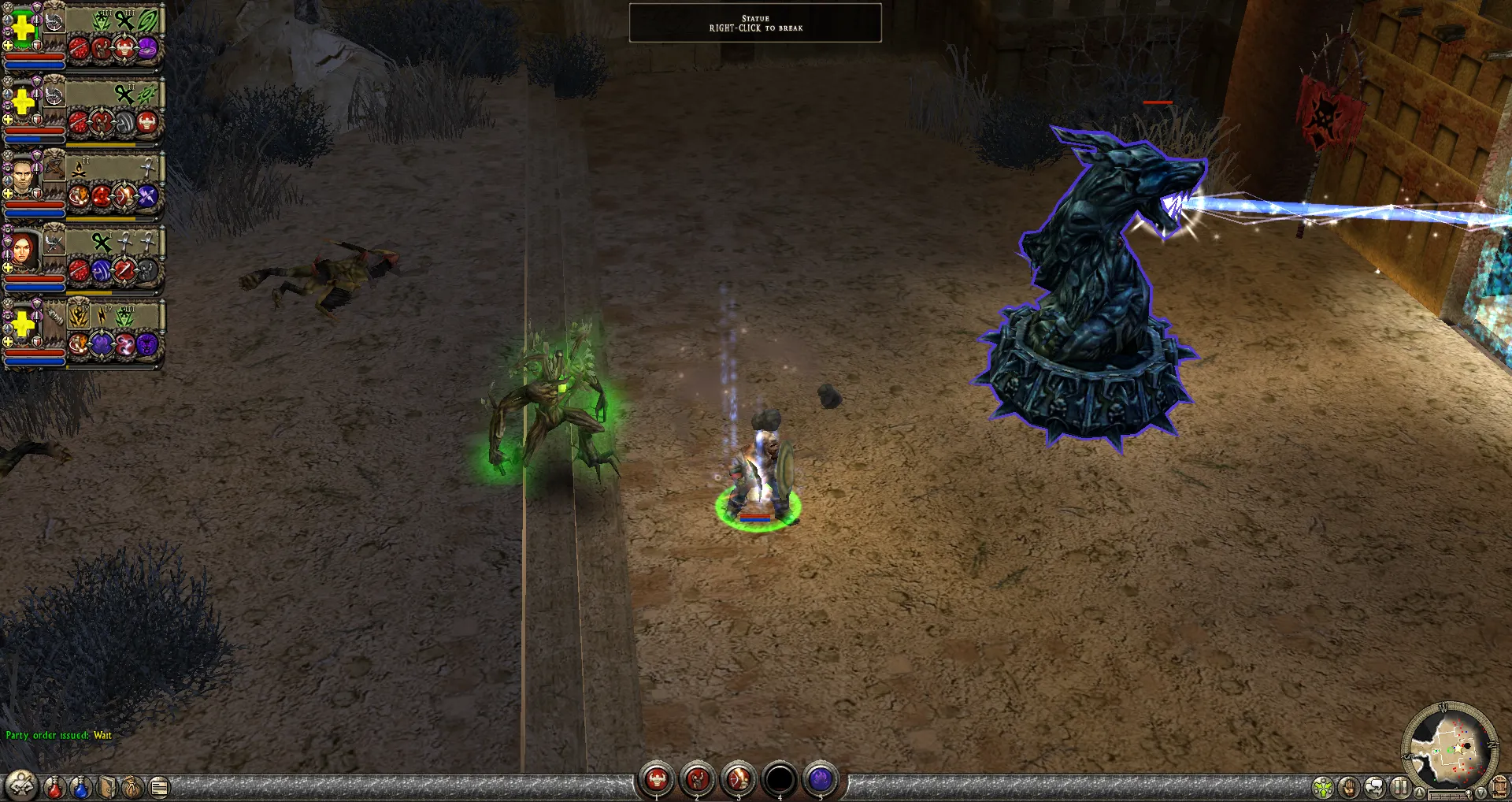
Task: Open the text list panel icon
Action: [x=159, y=786]
